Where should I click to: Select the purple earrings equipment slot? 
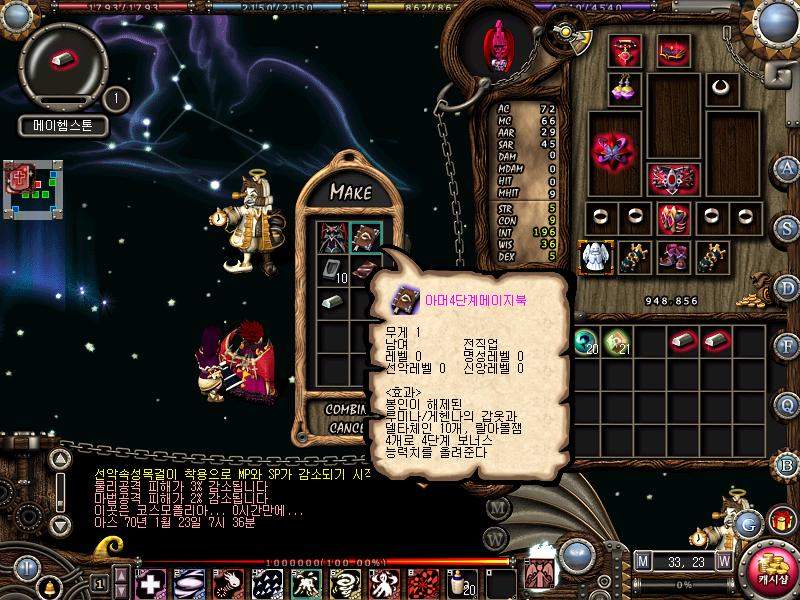[627, 88]
